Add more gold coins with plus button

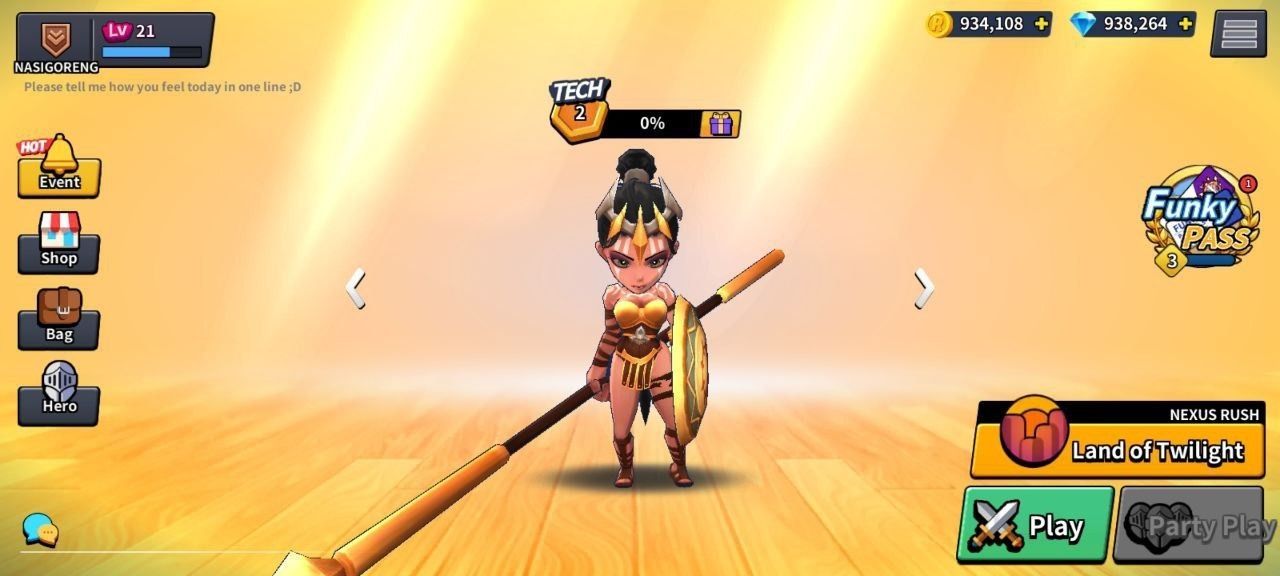point(1041,24)
